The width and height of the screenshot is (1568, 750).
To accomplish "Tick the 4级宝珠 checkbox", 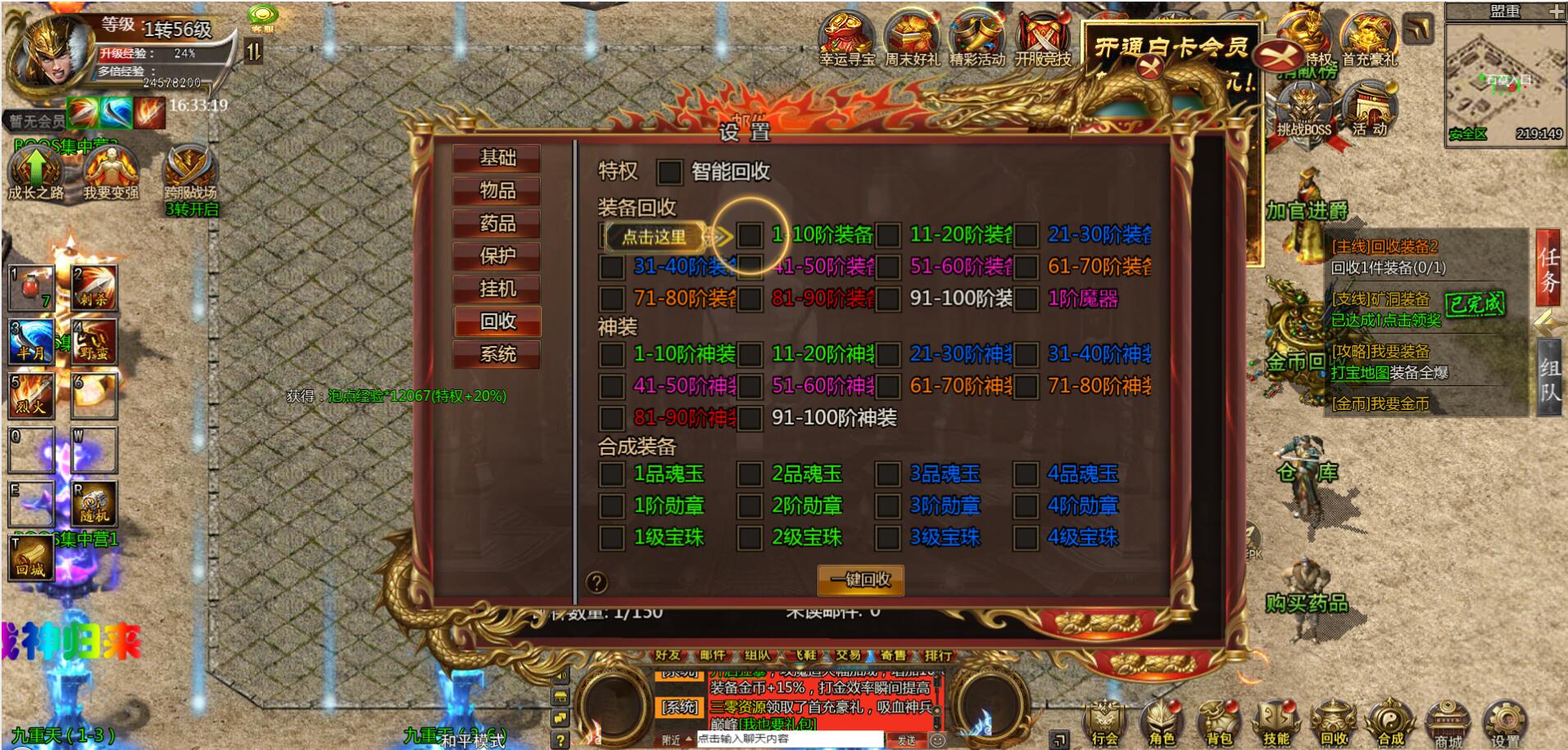I will pos(1026,539).
